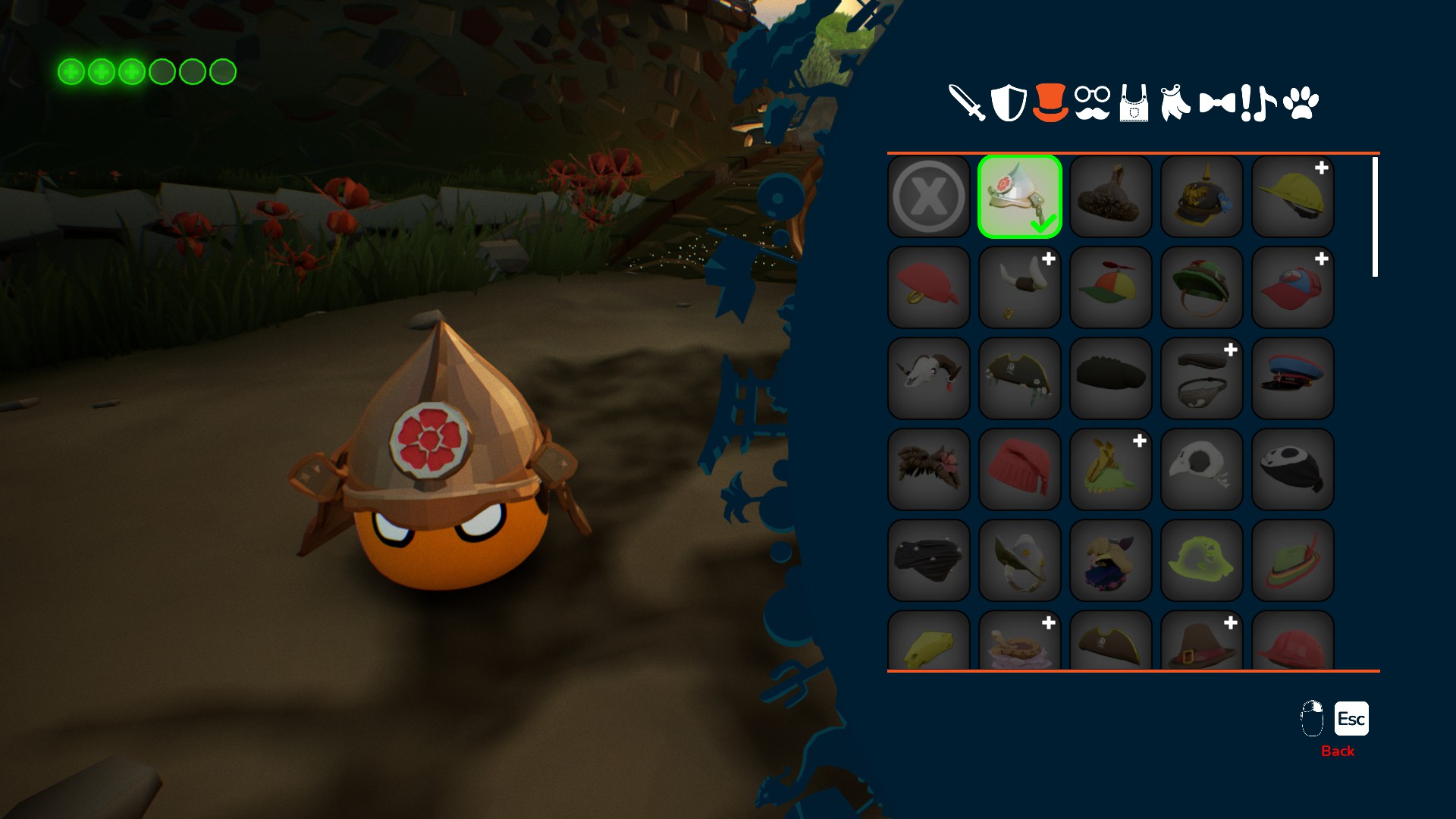1456x819 pixels.
Task: Select the animal skull with horns
Action: (929, 378)
